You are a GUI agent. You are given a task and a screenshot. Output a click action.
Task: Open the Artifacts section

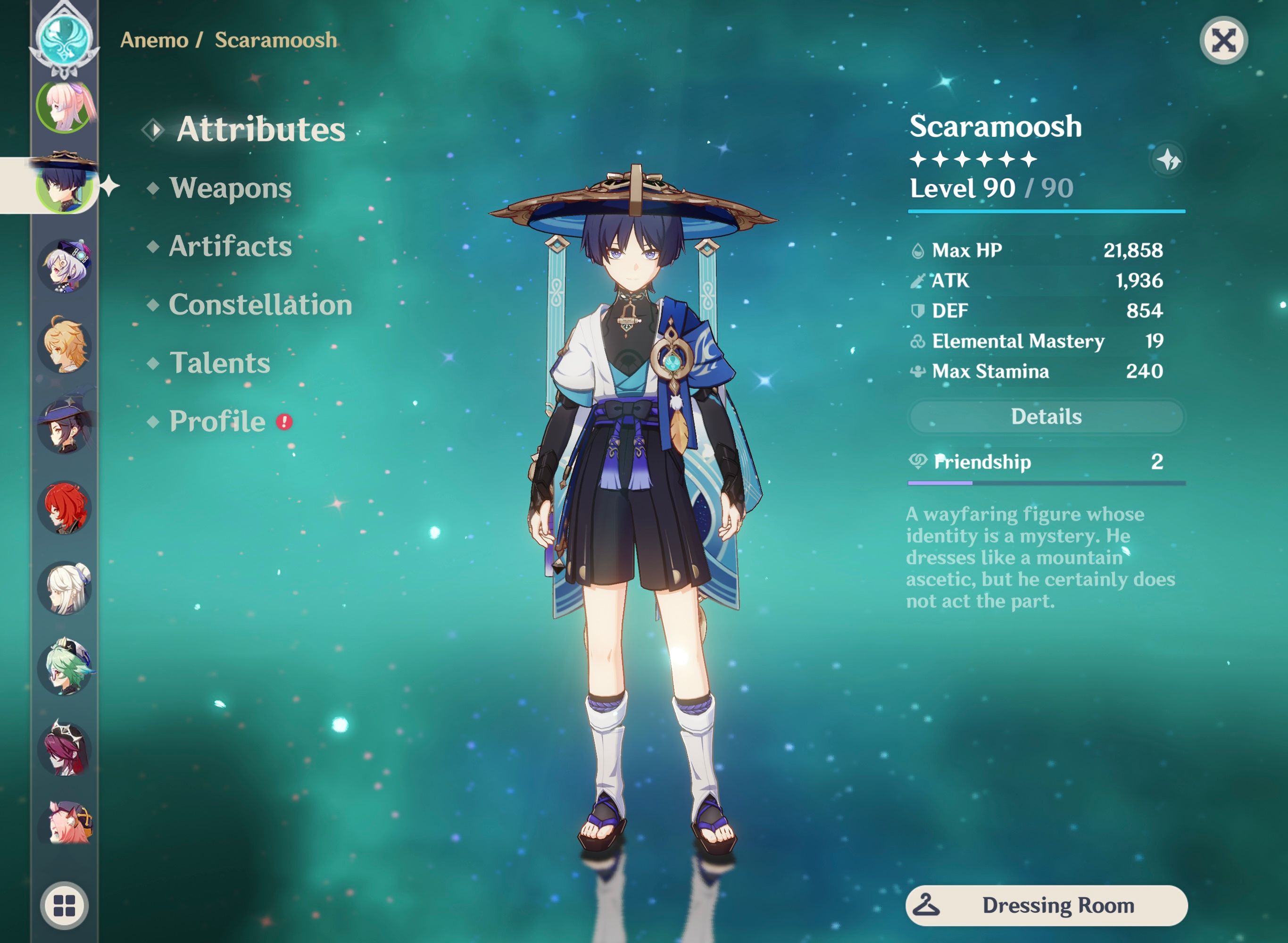tap(231, 247)
